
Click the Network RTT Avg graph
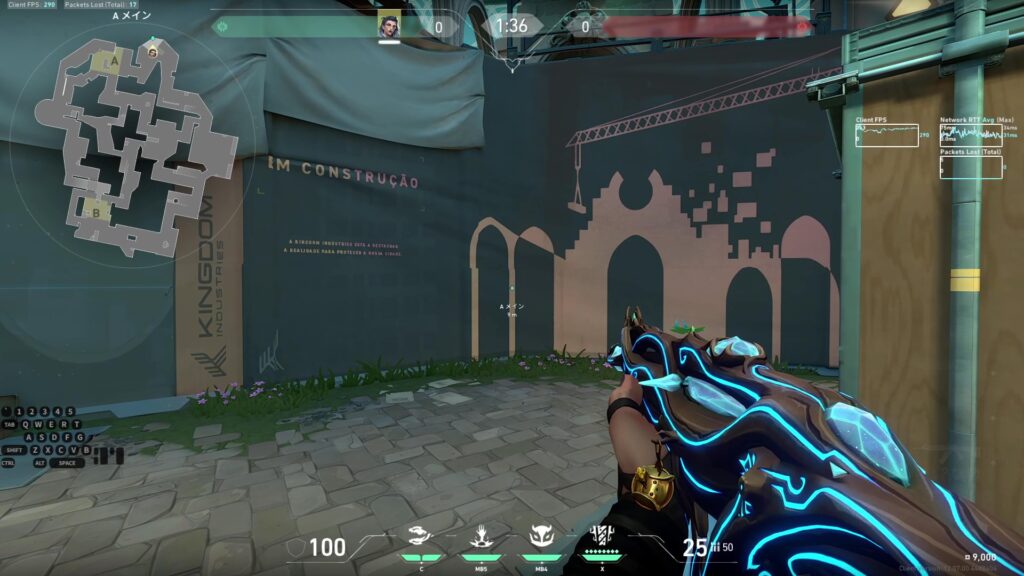point(971,135)
